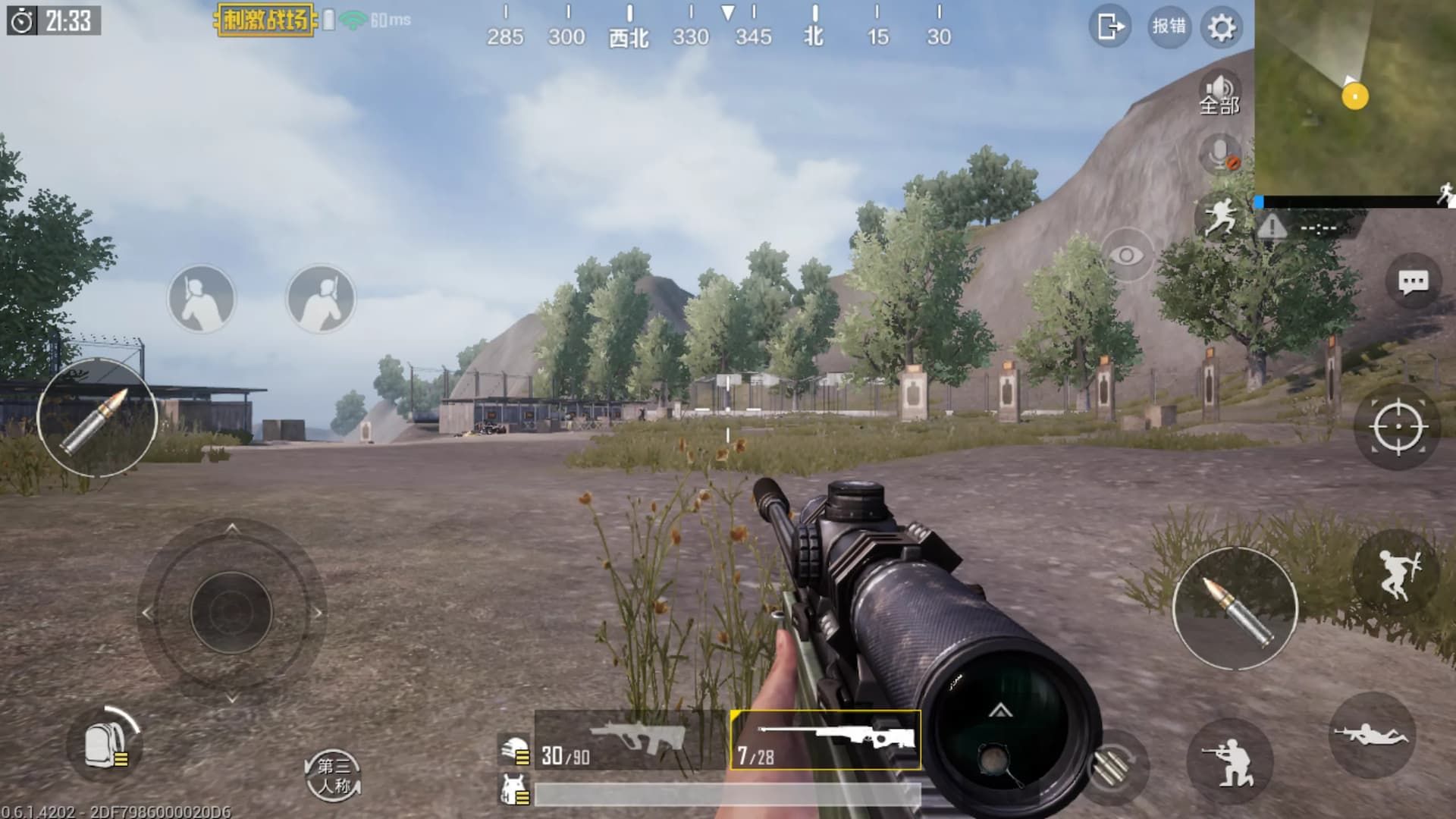Toggle the 全部 voice channel

[1219, 95]
